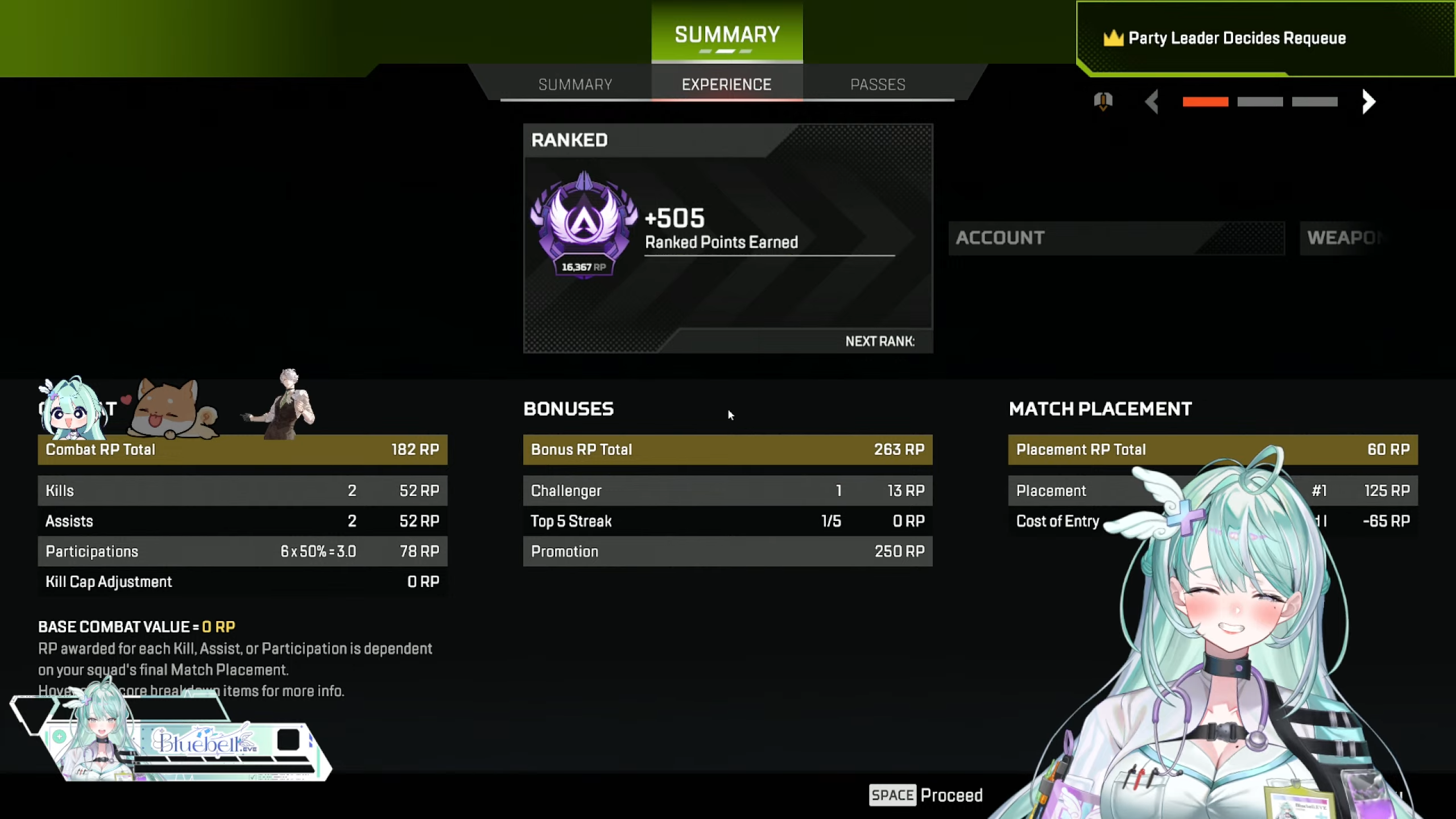This screenshot has height=819, width=1456.
Task: Open the Account panel header
Action: 1116,238
